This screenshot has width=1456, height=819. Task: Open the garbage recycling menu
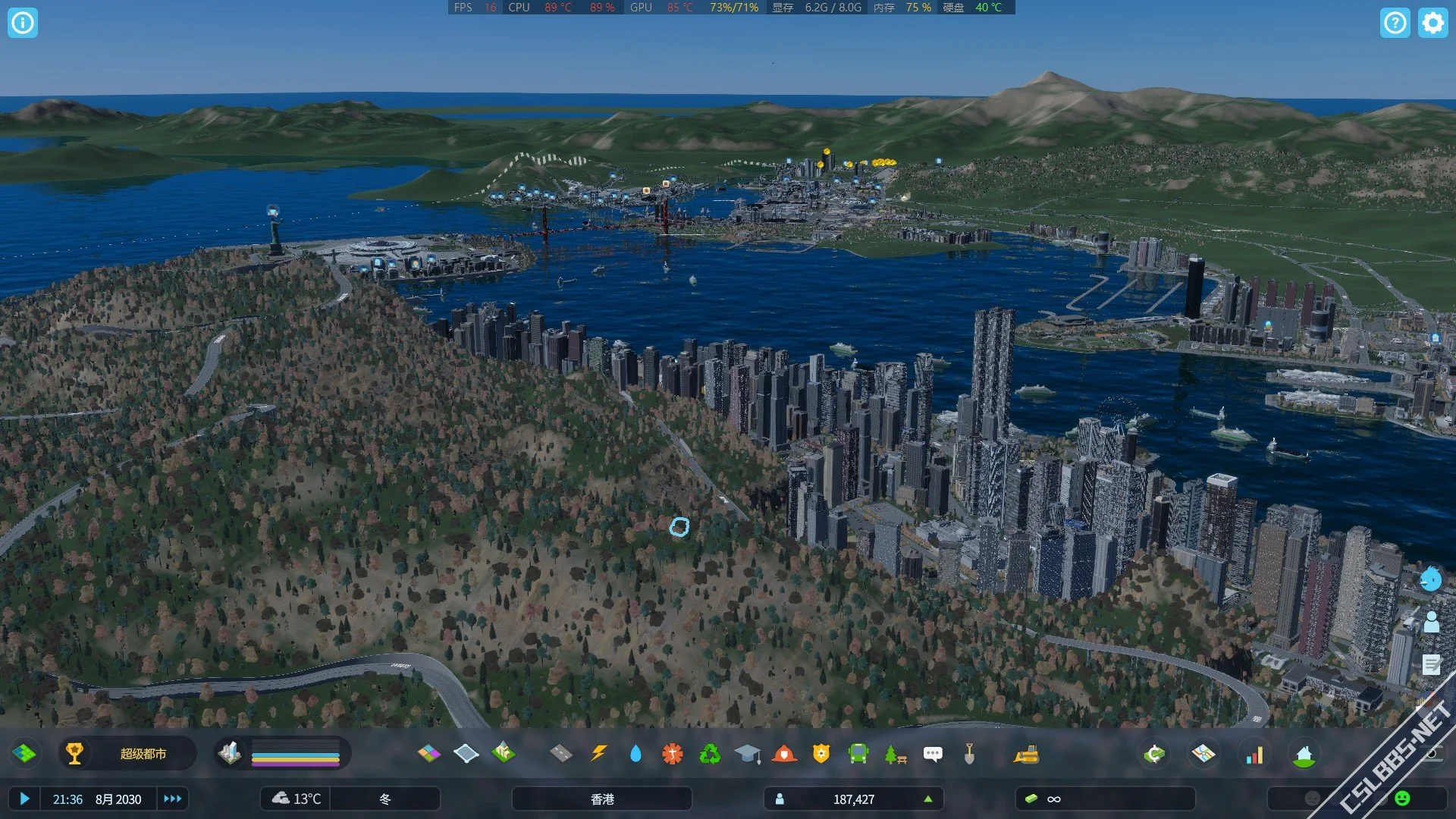coord(710,754)
